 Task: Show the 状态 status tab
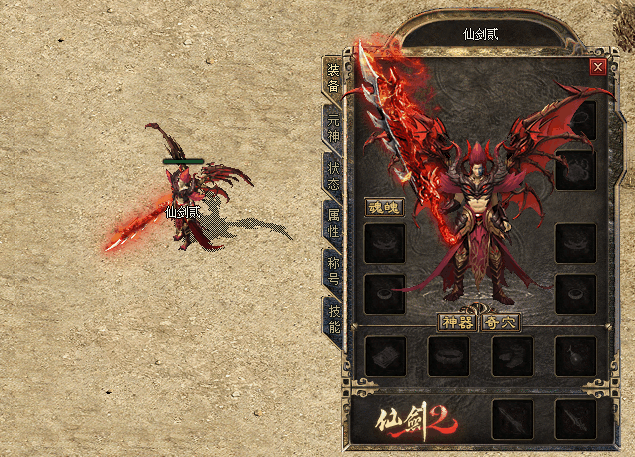332,174
